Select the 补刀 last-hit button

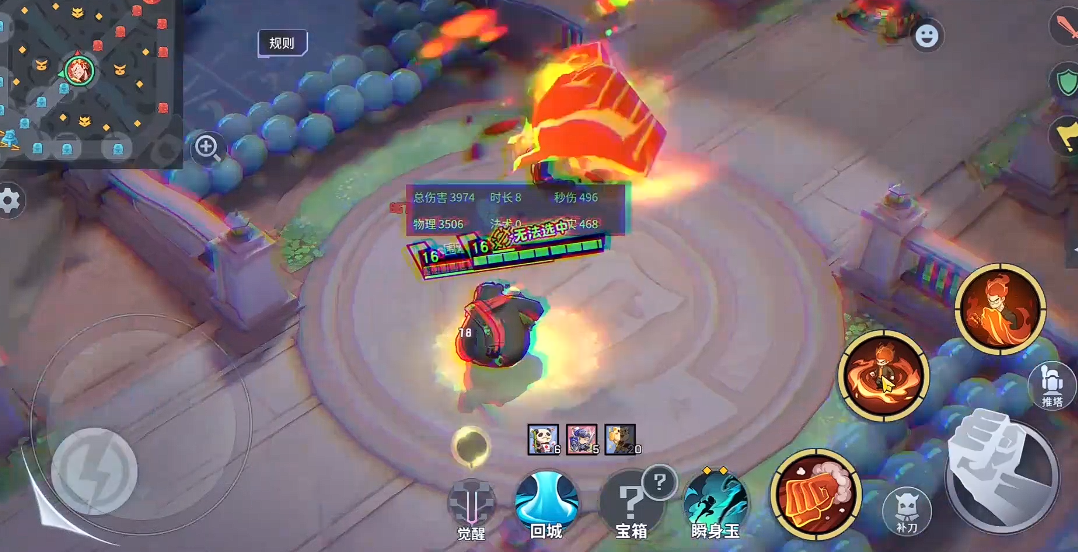point(908,512)
